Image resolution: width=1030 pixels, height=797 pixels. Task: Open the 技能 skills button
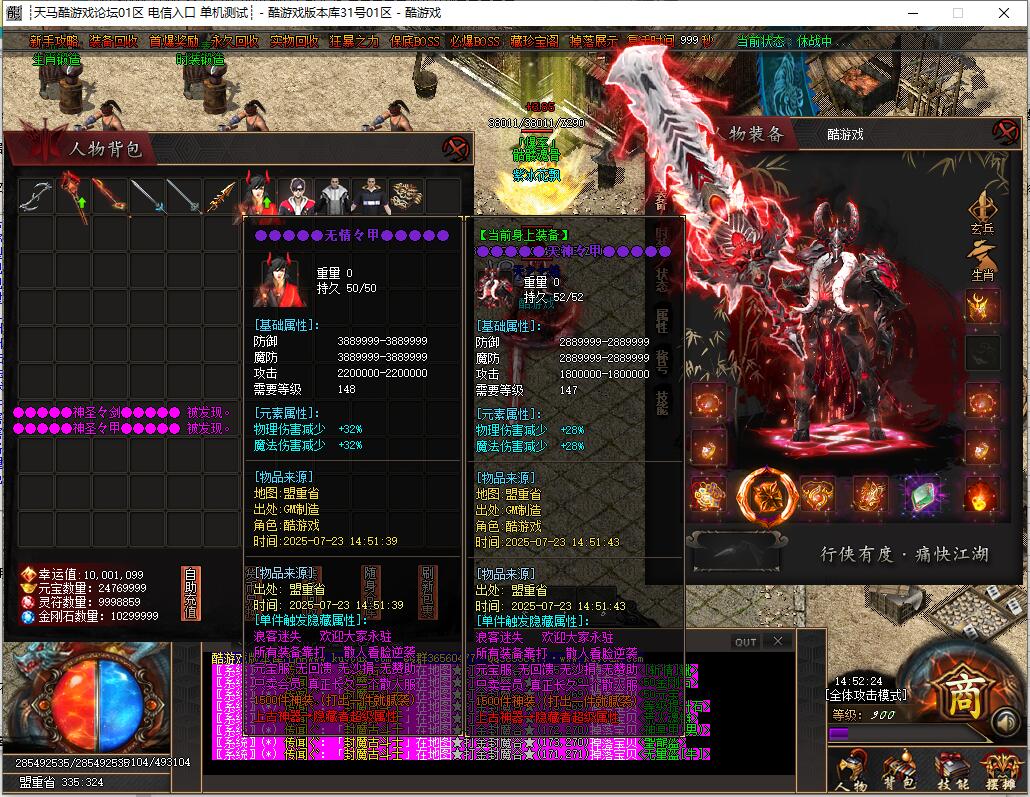click(x=951, y=772)
